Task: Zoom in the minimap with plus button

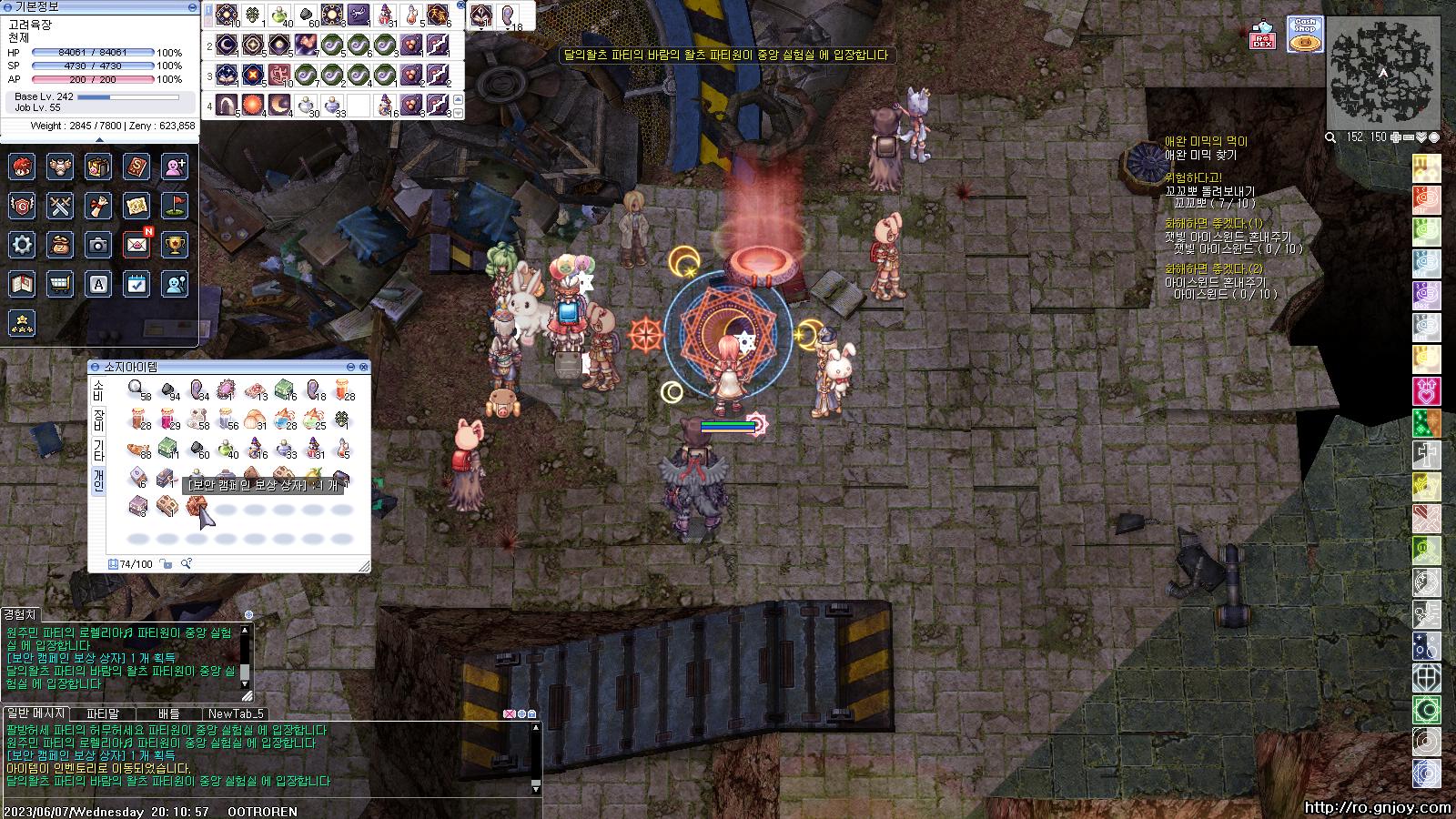Action: click(1395, 137)
